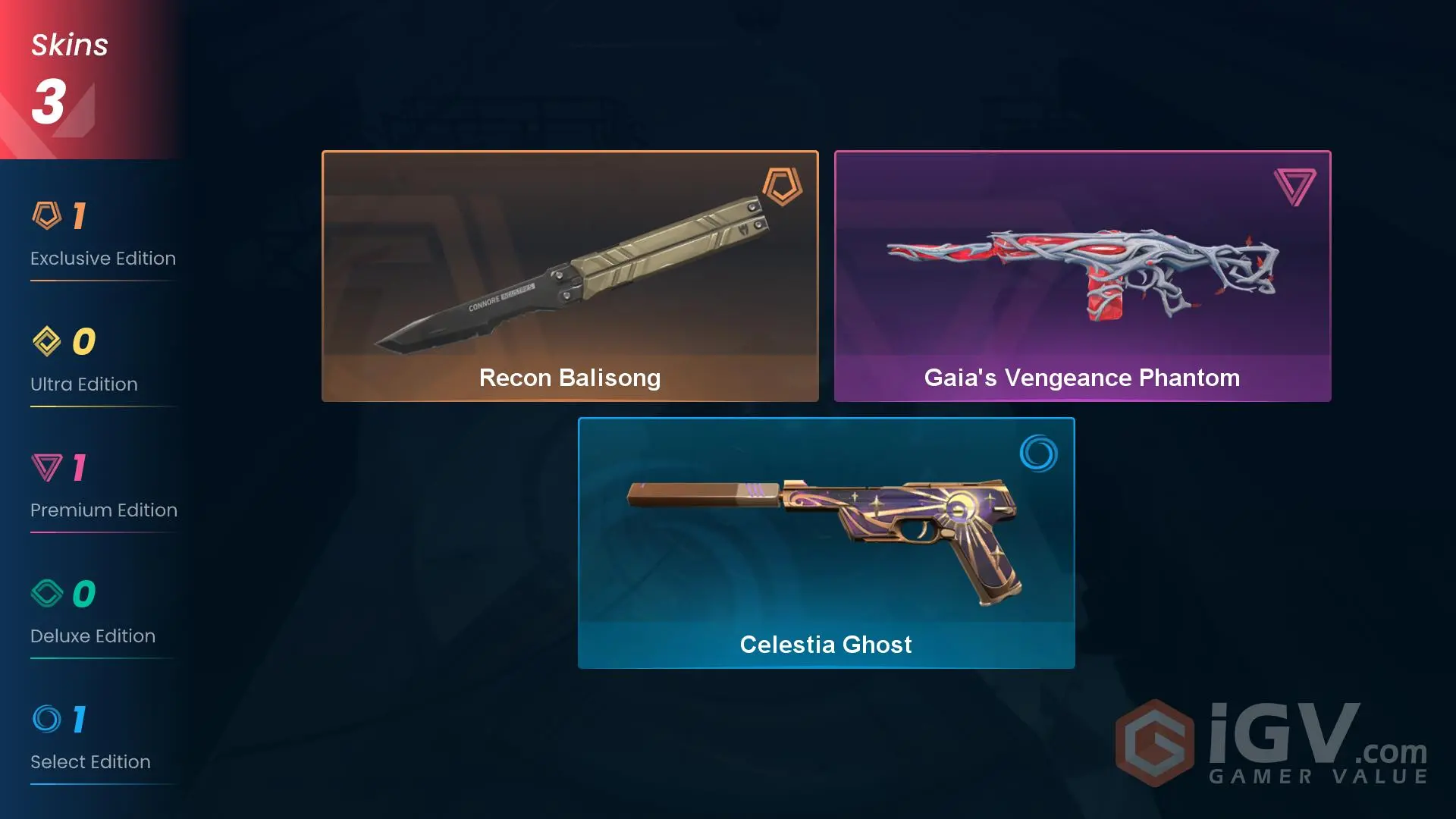Click the Celestia Ghost name label

825,644
